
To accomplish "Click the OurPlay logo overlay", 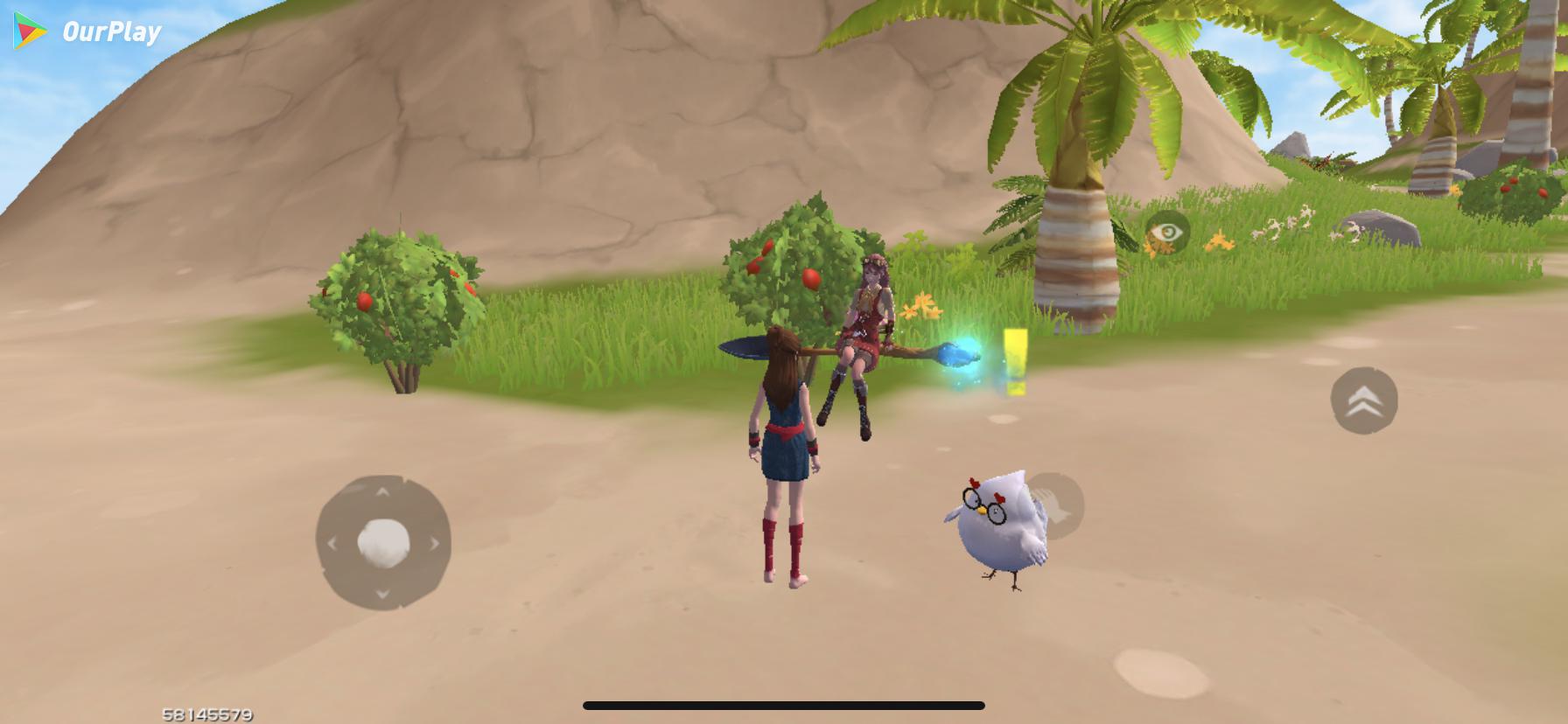I will (x=87, y=32).
